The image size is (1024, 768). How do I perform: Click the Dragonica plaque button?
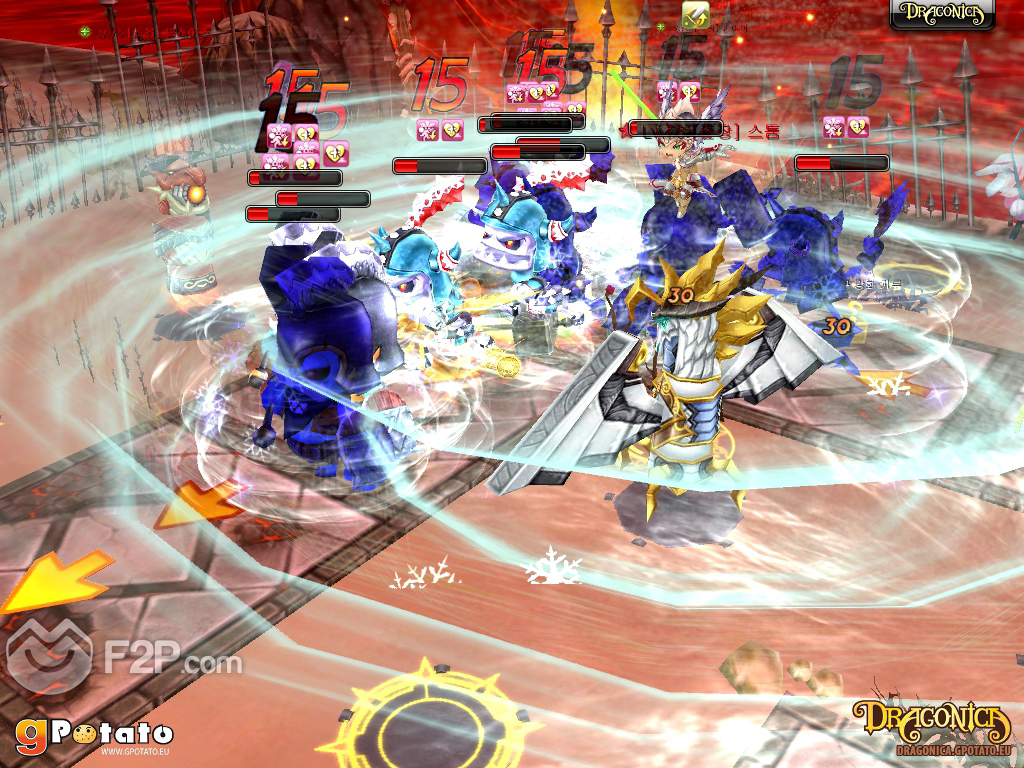pos(942,14)
